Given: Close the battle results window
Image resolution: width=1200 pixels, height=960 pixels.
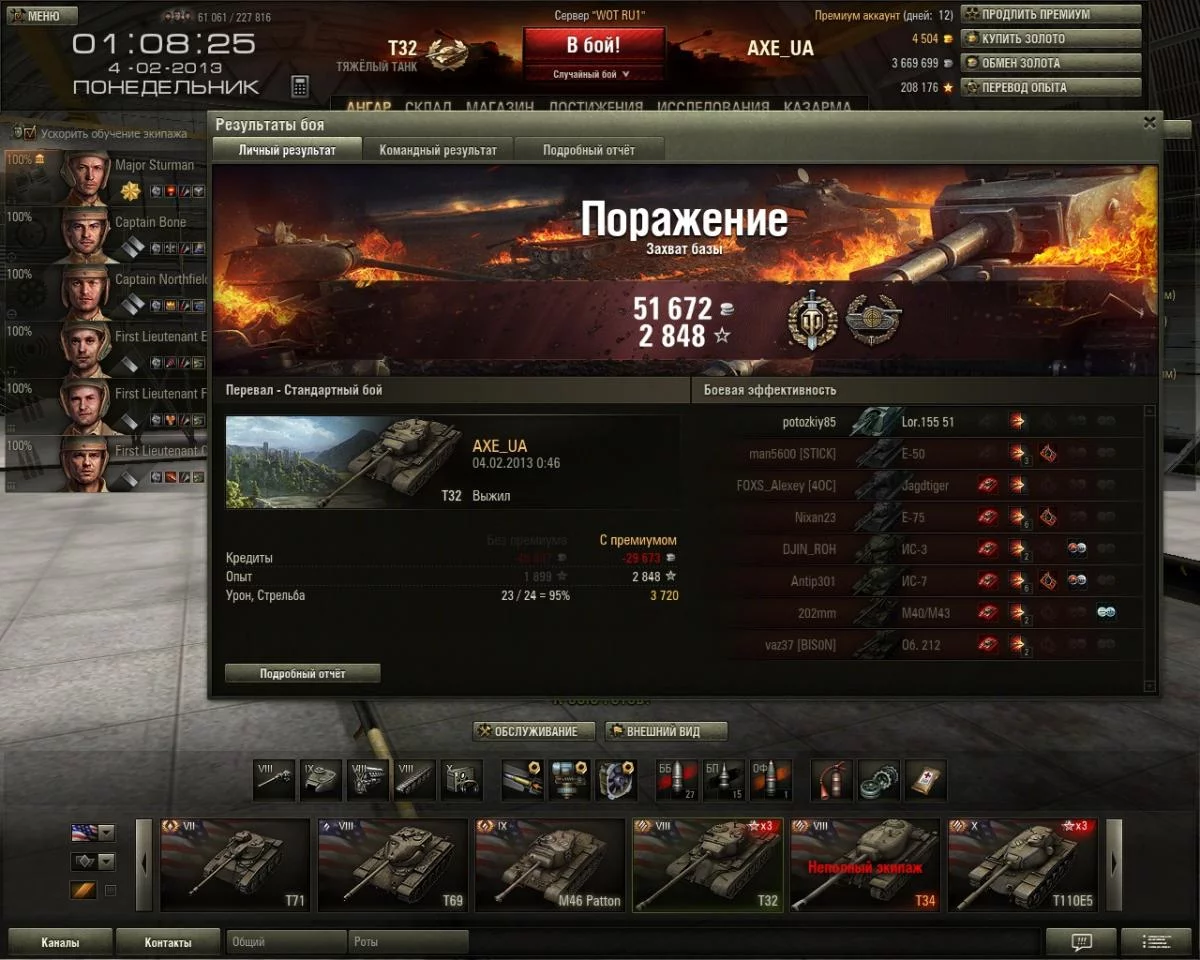Looking at the screenshot, I should coord(1150,123).
